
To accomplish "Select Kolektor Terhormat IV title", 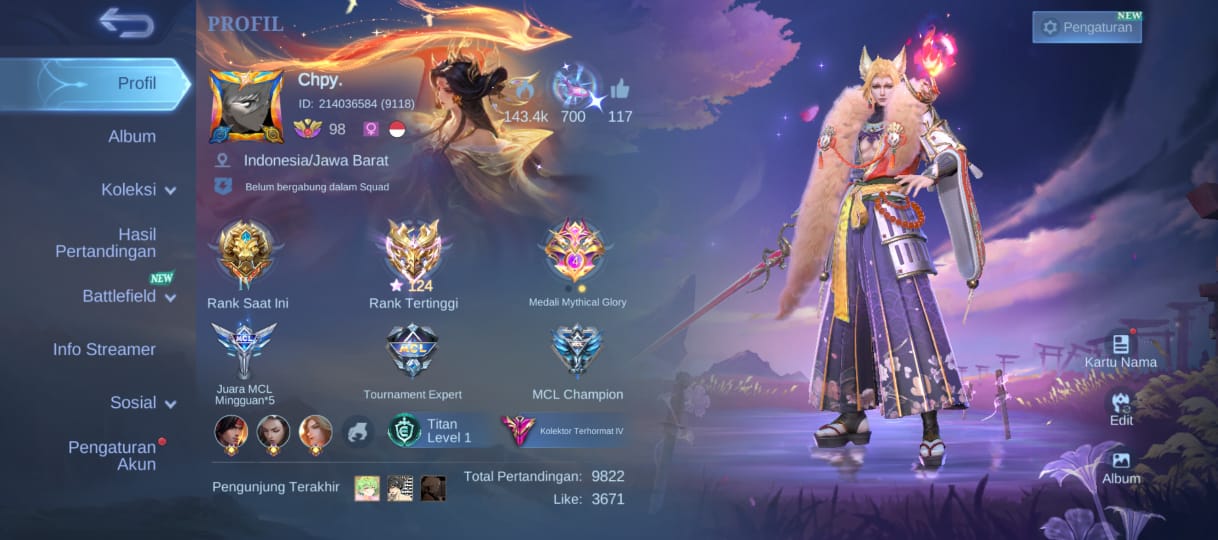I will 565,431.
